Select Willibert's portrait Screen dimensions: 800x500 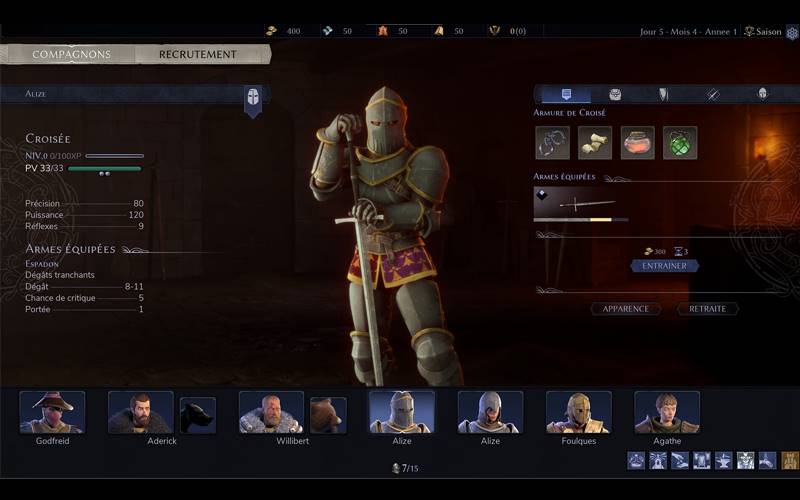(x=271, y=412)
